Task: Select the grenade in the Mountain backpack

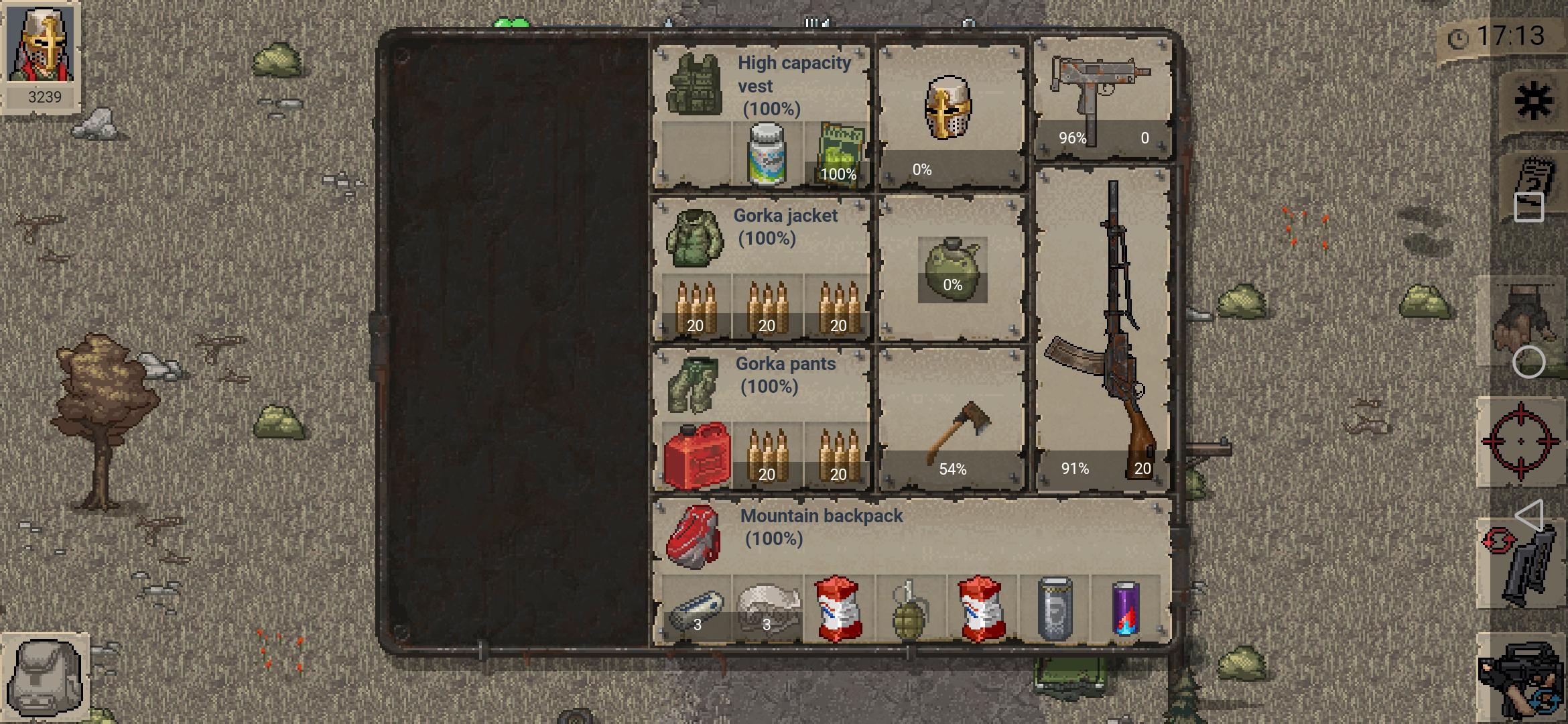Action: 909,610
